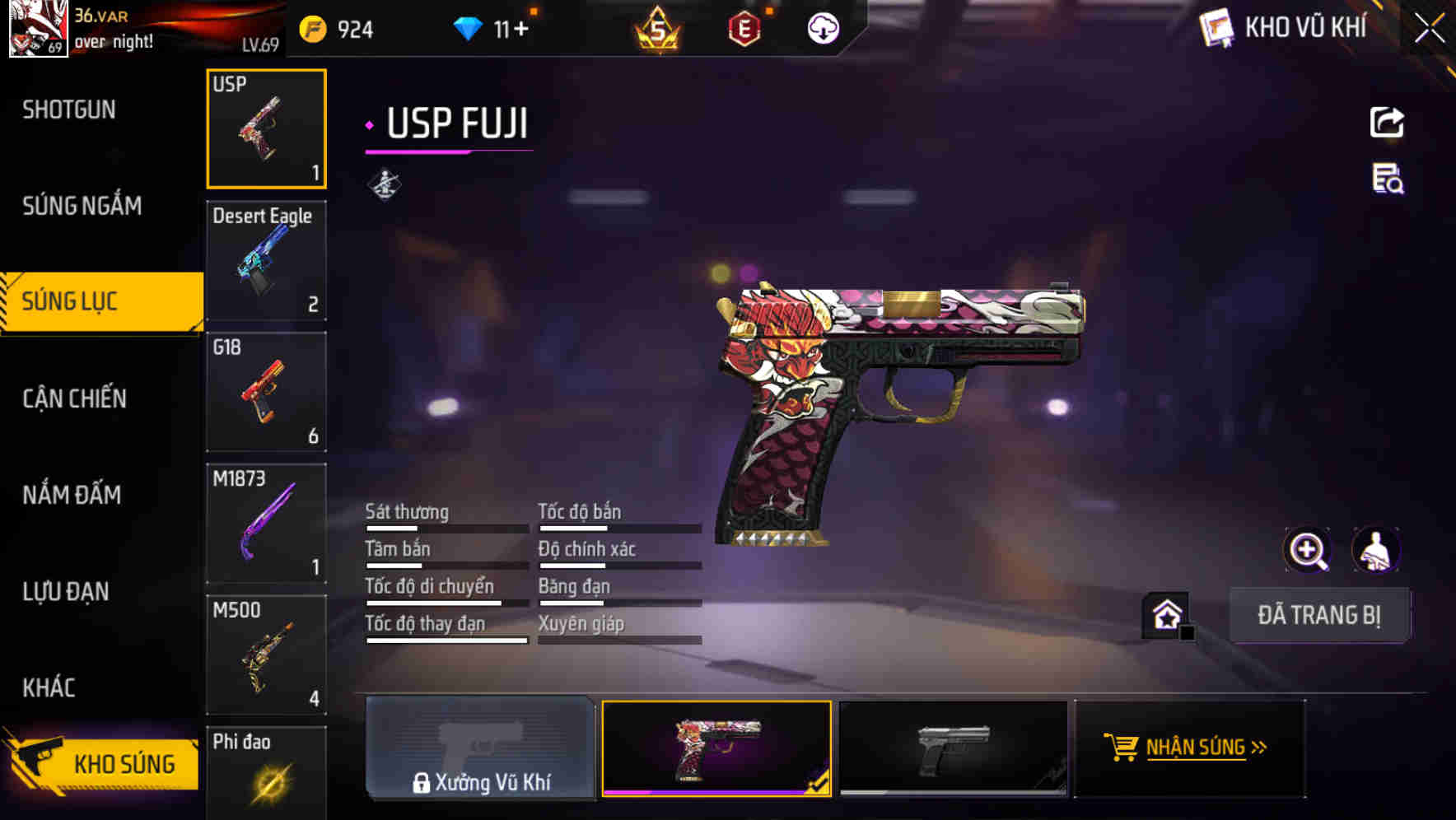Select the Desert Eagle thumbnail
1456x820 pixels.
coord(266,260)
